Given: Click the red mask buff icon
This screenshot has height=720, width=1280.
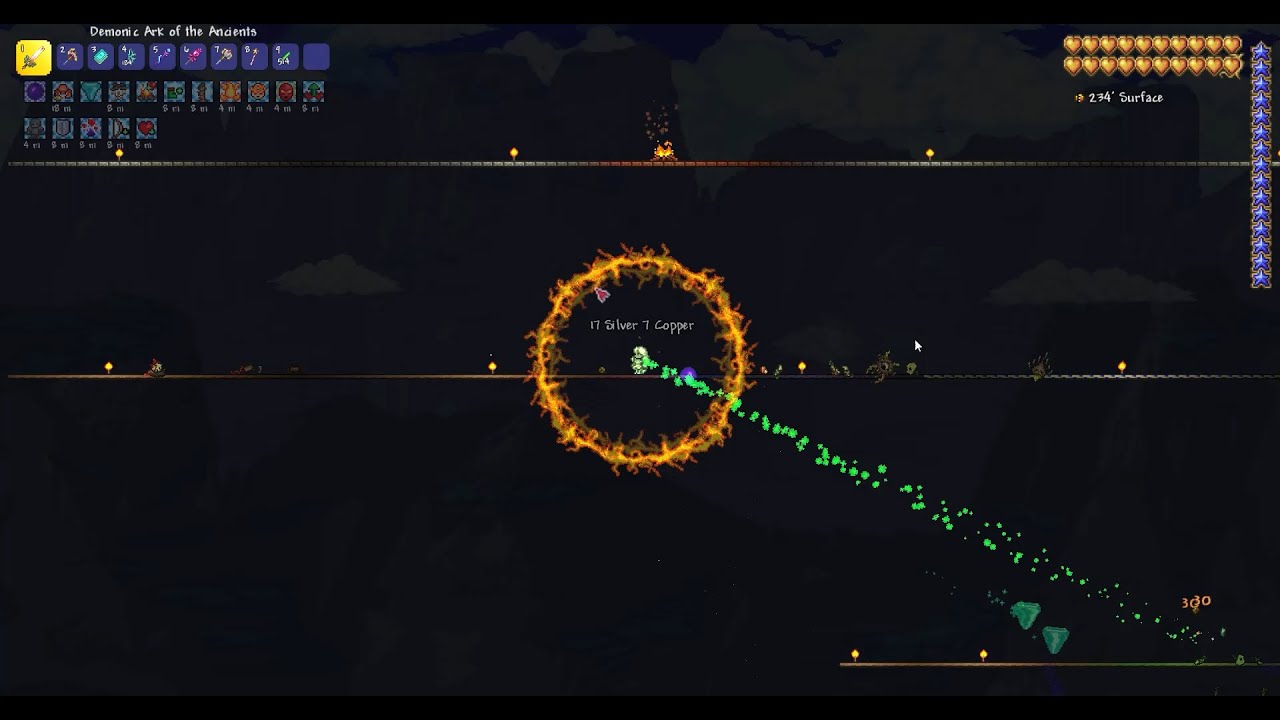Looking at the screenshot, I should coord(286,92).
